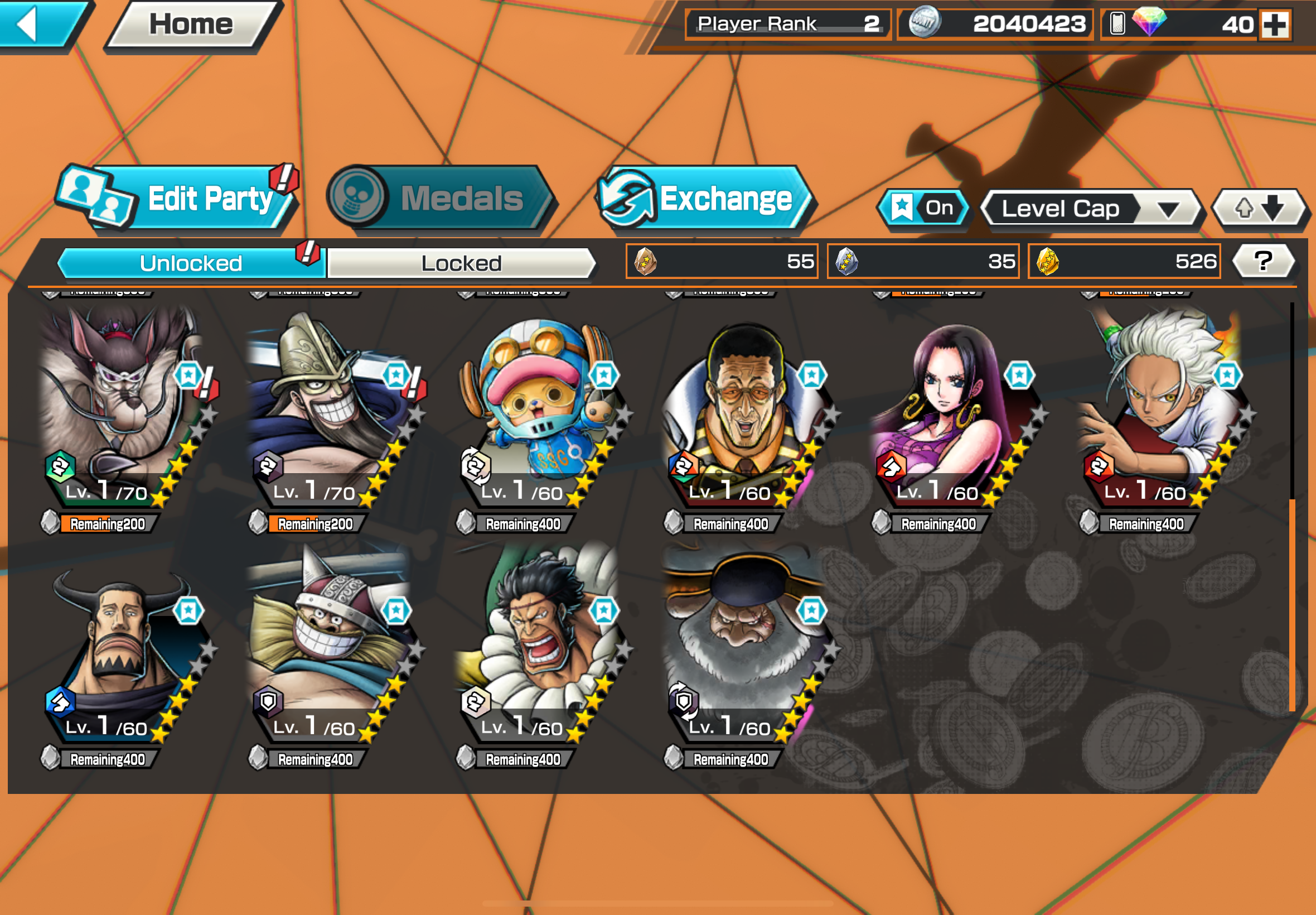Toggle the favorites filter set to On
Screen dimensions: 1316x915
(923, 208)
